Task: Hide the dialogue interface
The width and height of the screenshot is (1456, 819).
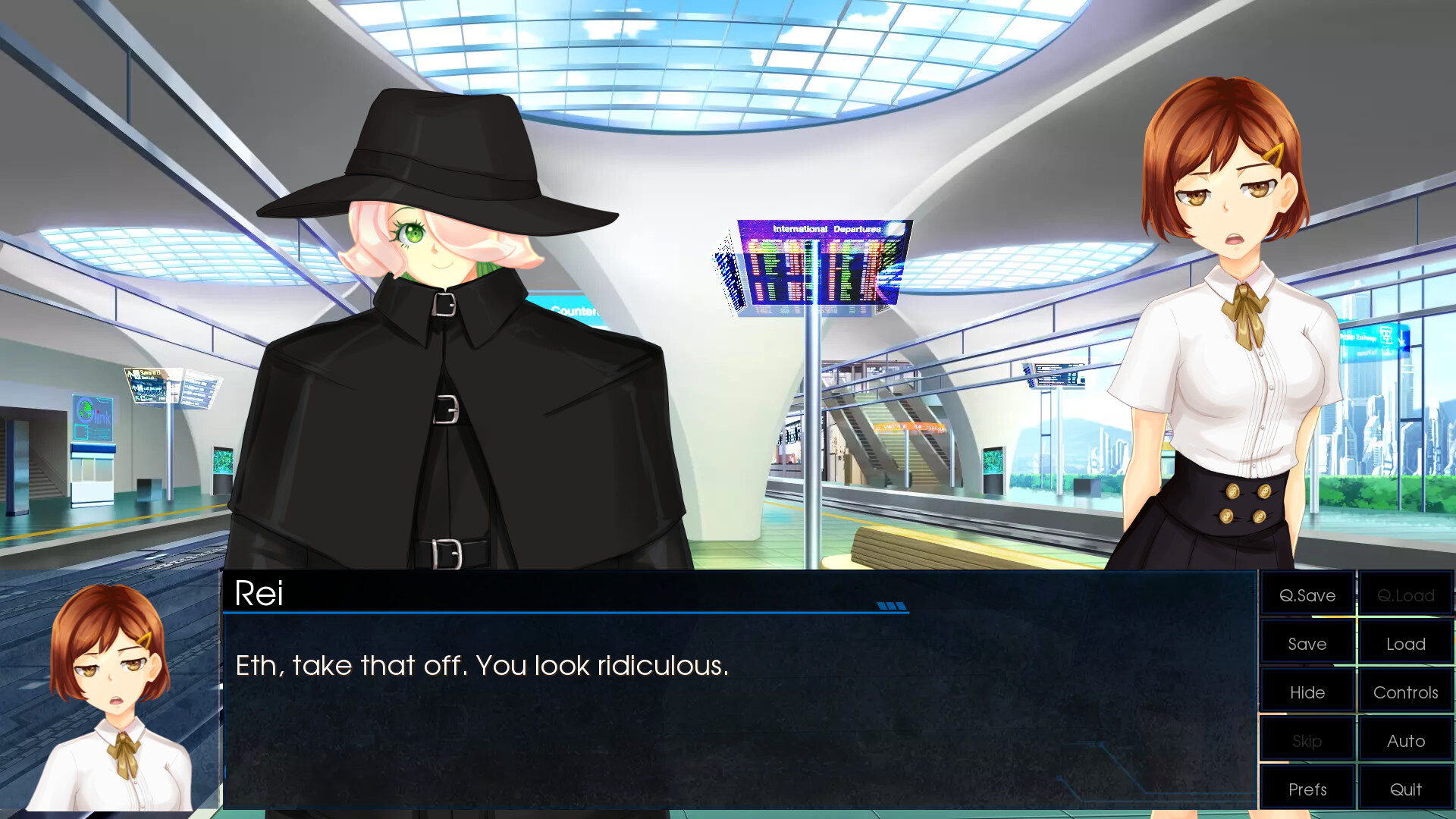Action: (x=1306, y=692)
